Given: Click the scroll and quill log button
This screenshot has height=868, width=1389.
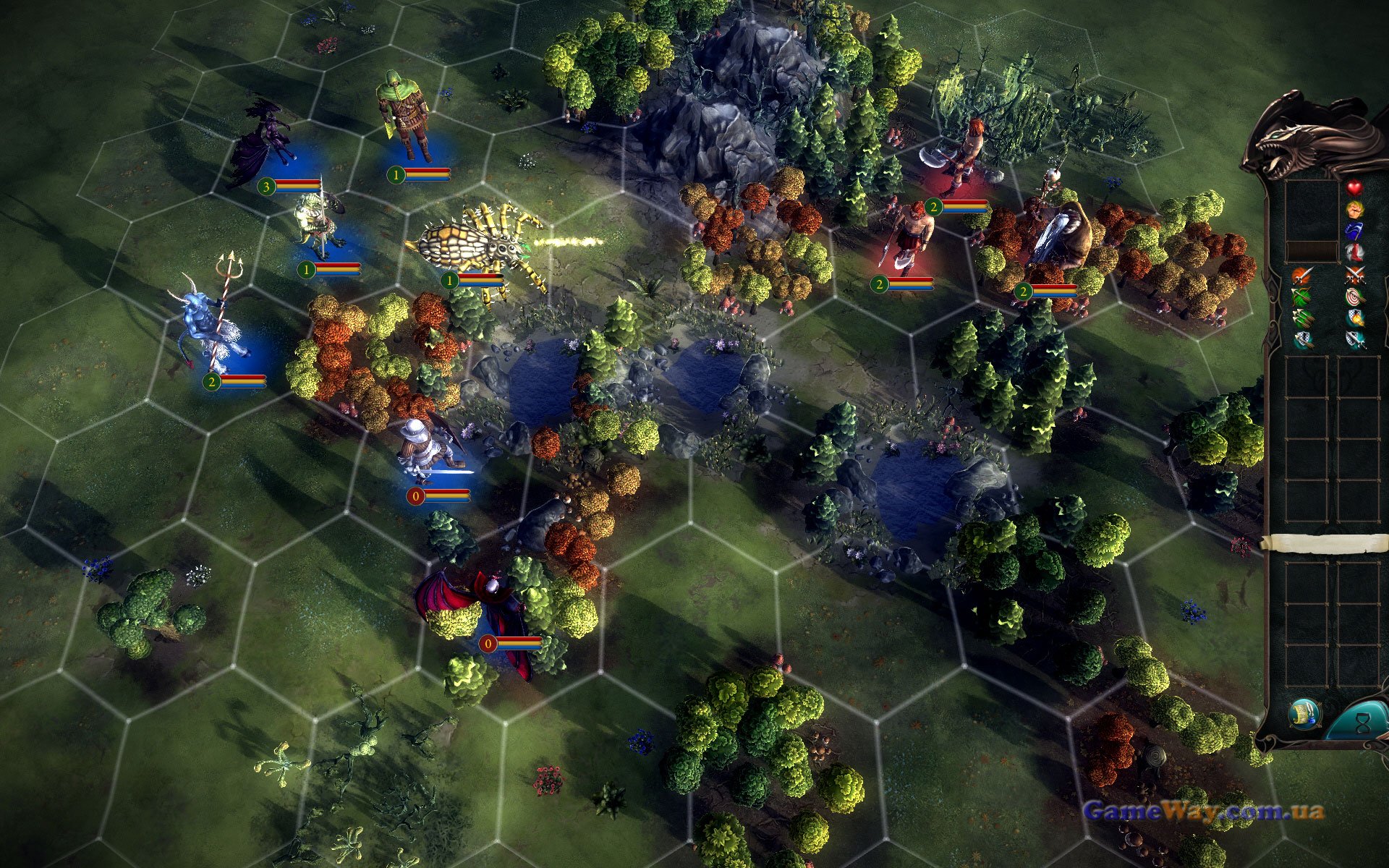Looking at the screenshot, I should pos(1304,714).
